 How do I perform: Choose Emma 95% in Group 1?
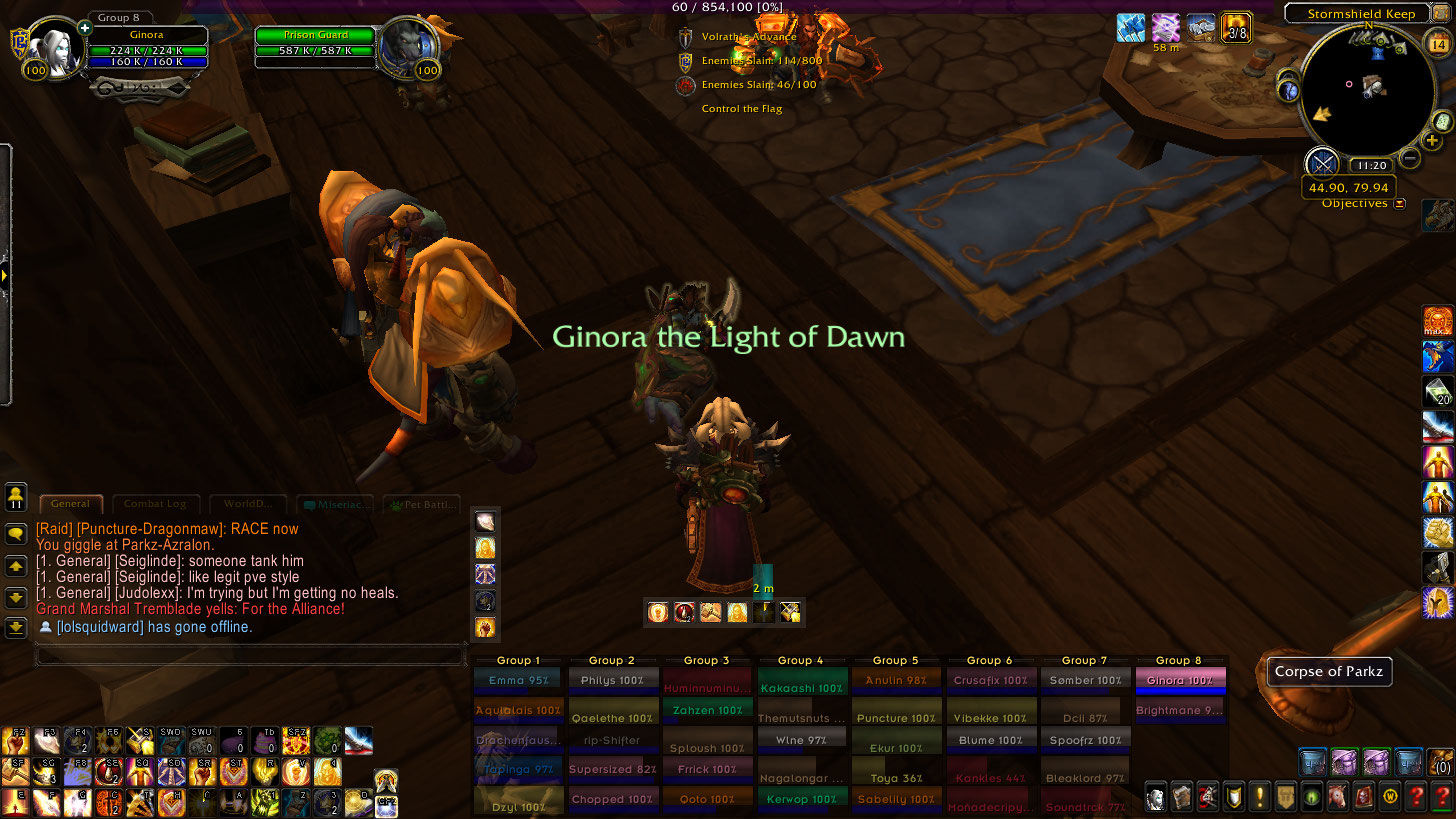click(519, 681)
